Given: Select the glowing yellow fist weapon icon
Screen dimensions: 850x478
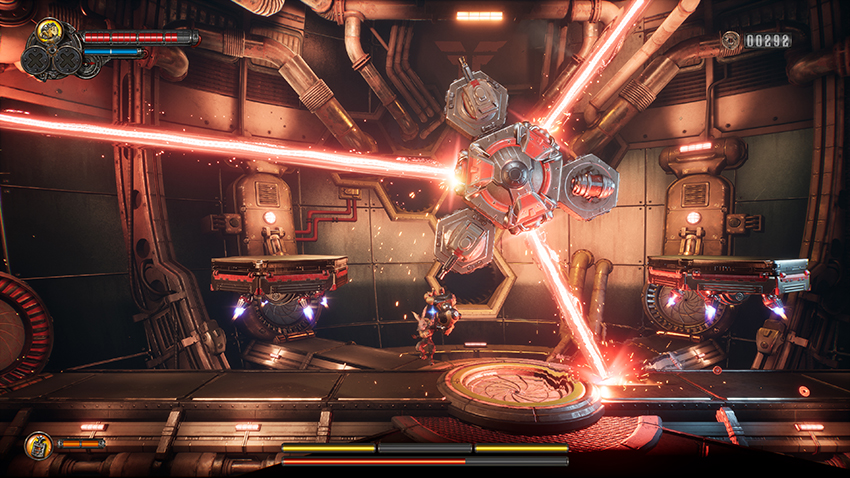Looking at the screenshot, I should (50, 32).
